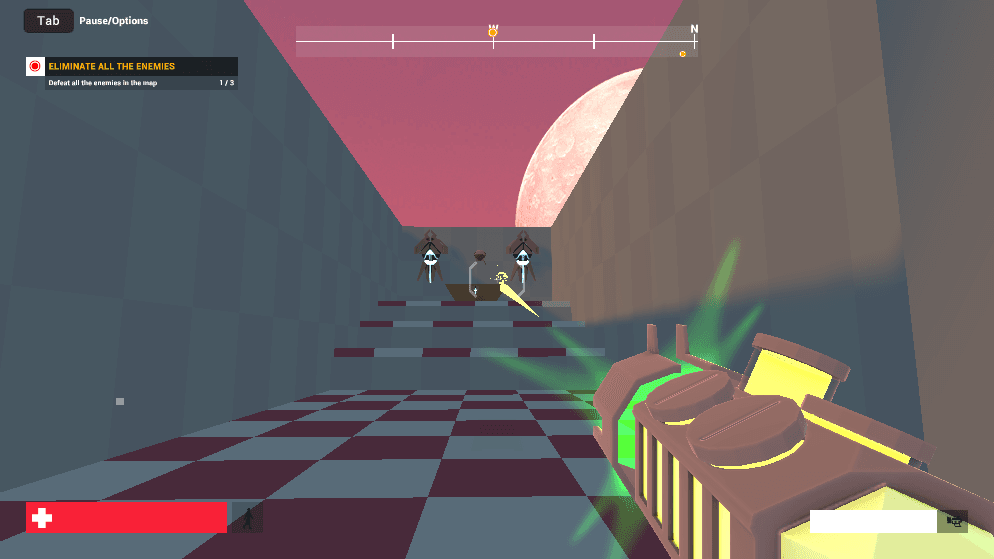Click the weapon icon beside the ammo bar
This screenshot has width=994, height=559.
coord(955,521)
